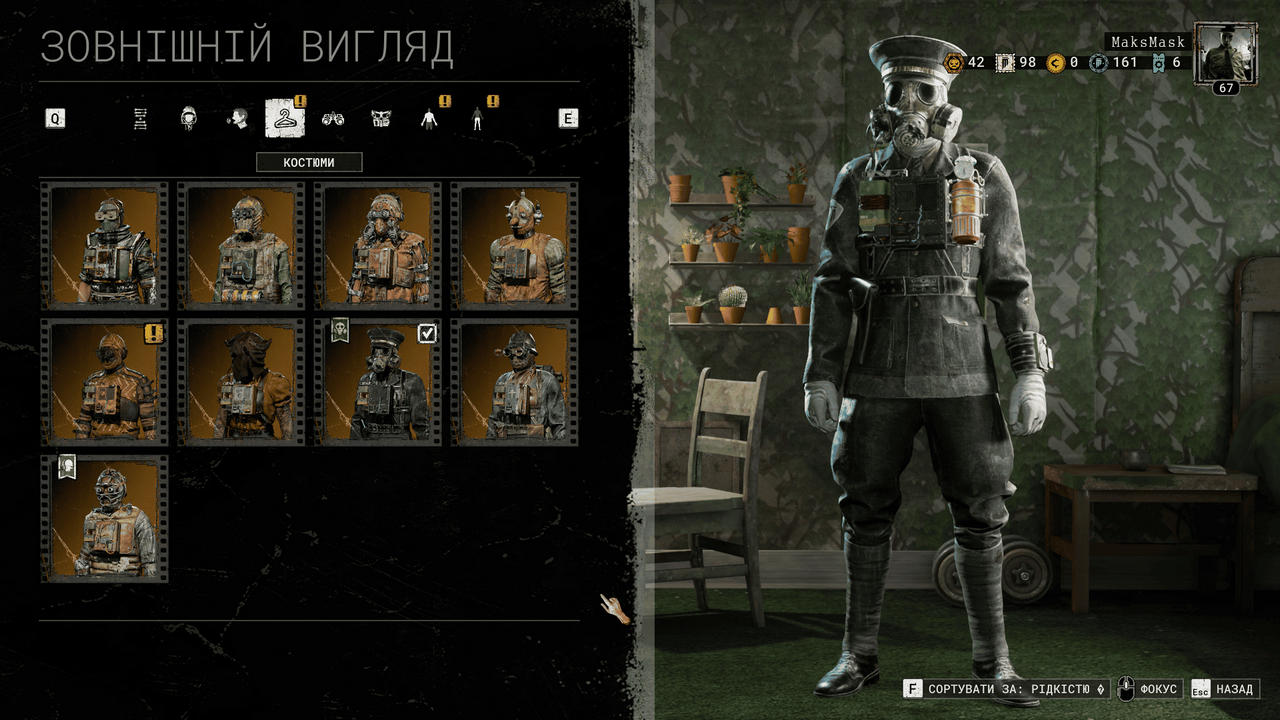Switch to the DNA strand appearance tab
Screen dimensions: 1280x720
click(x=141, y=119)
